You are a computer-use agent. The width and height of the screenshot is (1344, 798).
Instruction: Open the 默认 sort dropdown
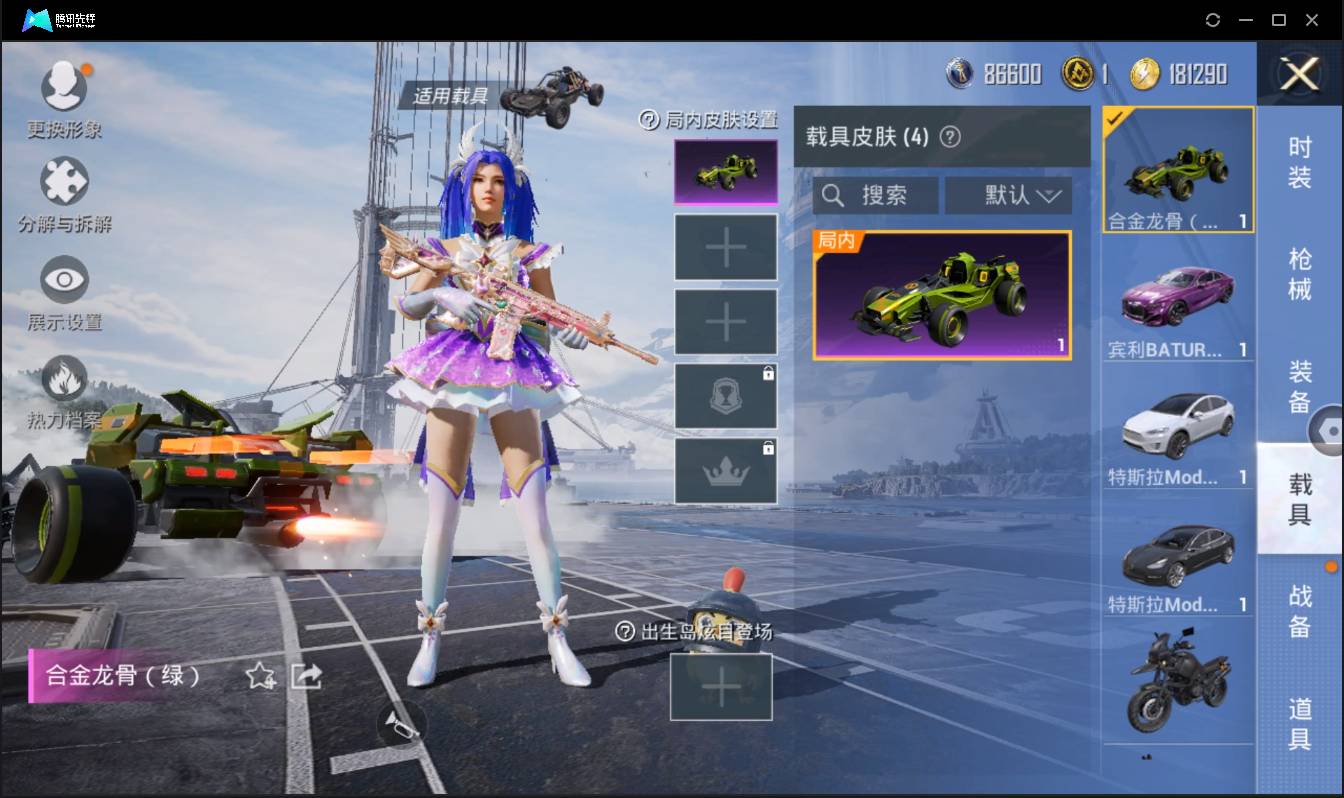1008,195
